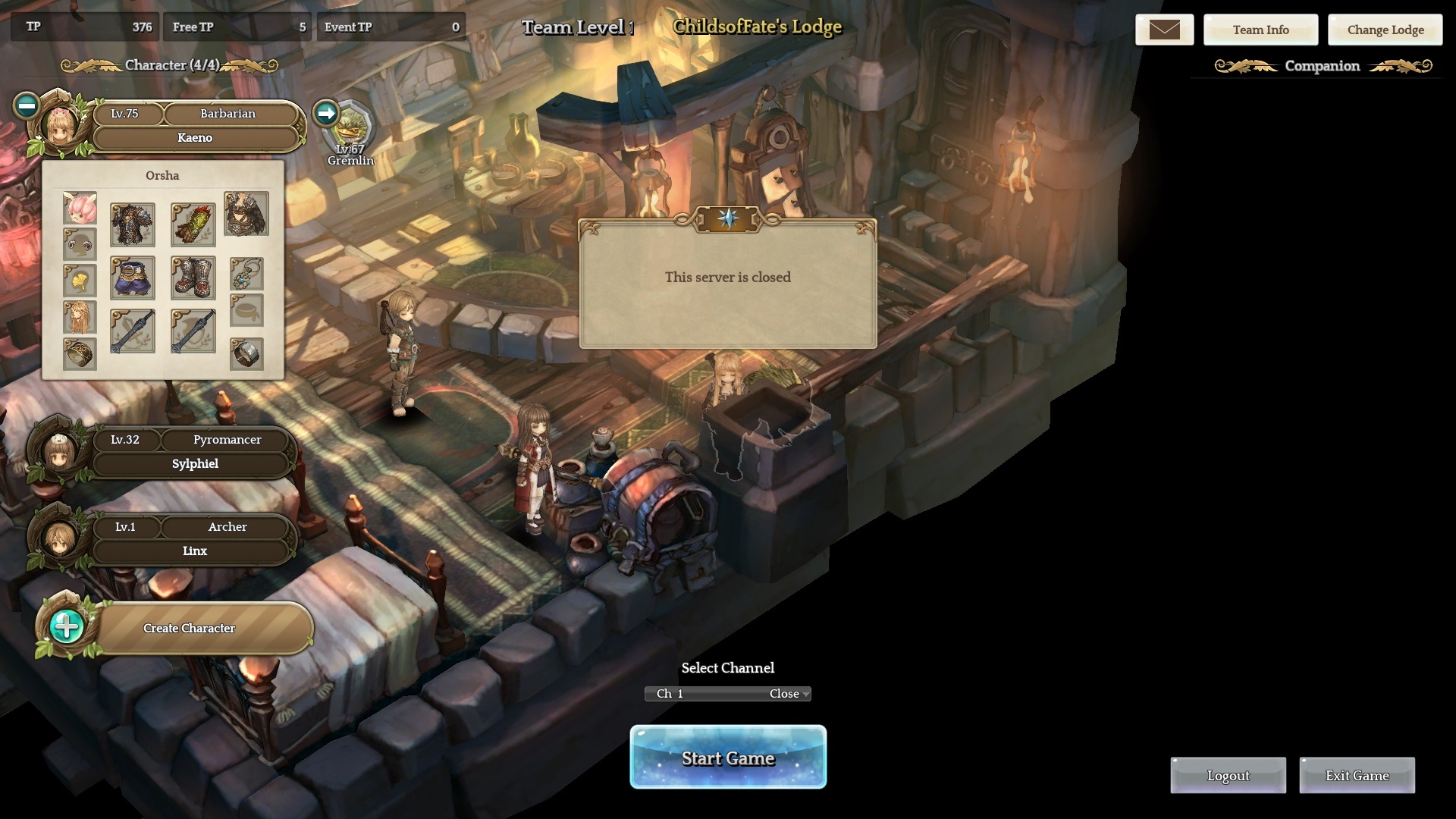This screenshot has width=1456, height=819.
Task: Inspect the armored boots slot
Action: pos(193,278)
